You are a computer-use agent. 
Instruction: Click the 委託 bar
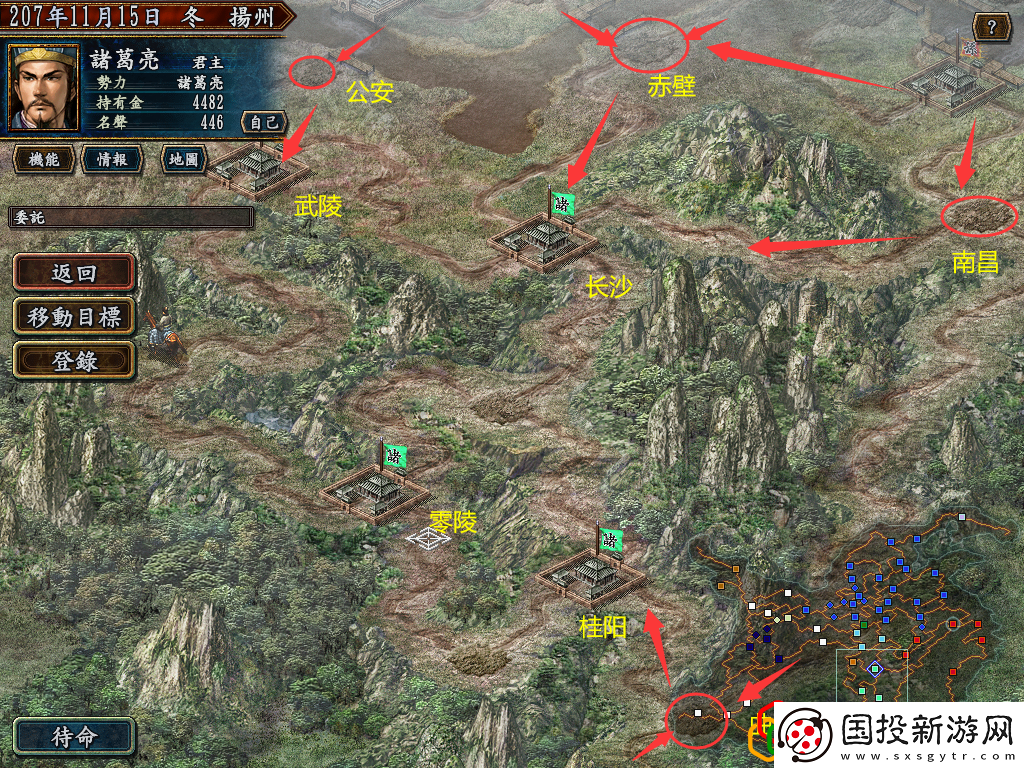click(131, 217)
